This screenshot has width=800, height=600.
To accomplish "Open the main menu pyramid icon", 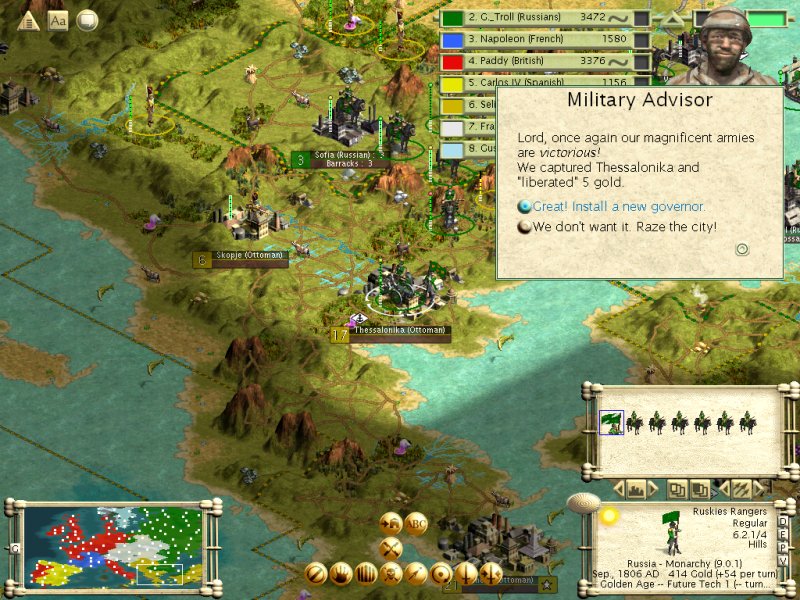I will [x=29, y=20].
